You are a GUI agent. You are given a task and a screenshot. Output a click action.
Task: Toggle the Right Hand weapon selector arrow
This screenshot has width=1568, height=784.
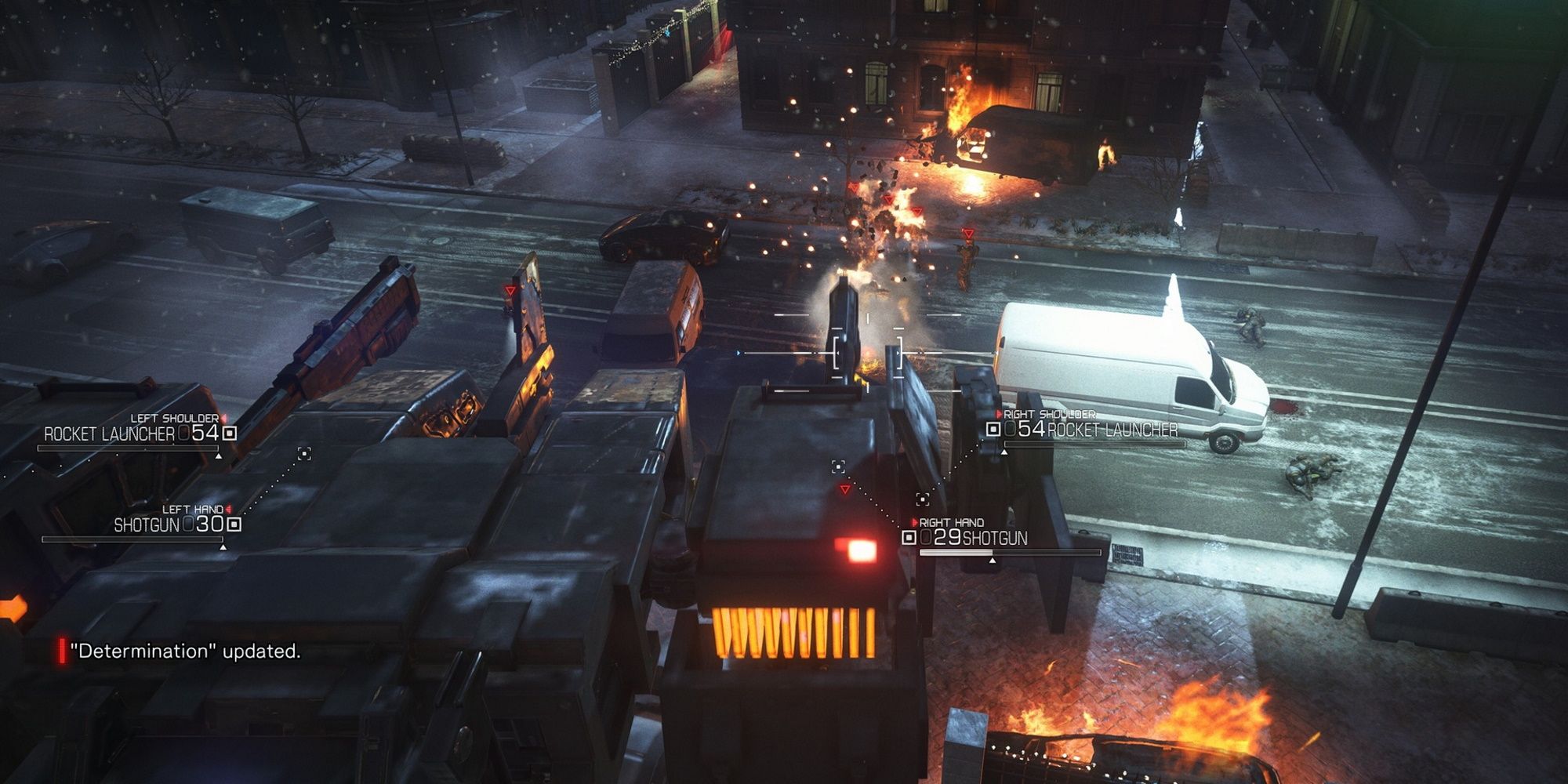[x=915, y=522]
